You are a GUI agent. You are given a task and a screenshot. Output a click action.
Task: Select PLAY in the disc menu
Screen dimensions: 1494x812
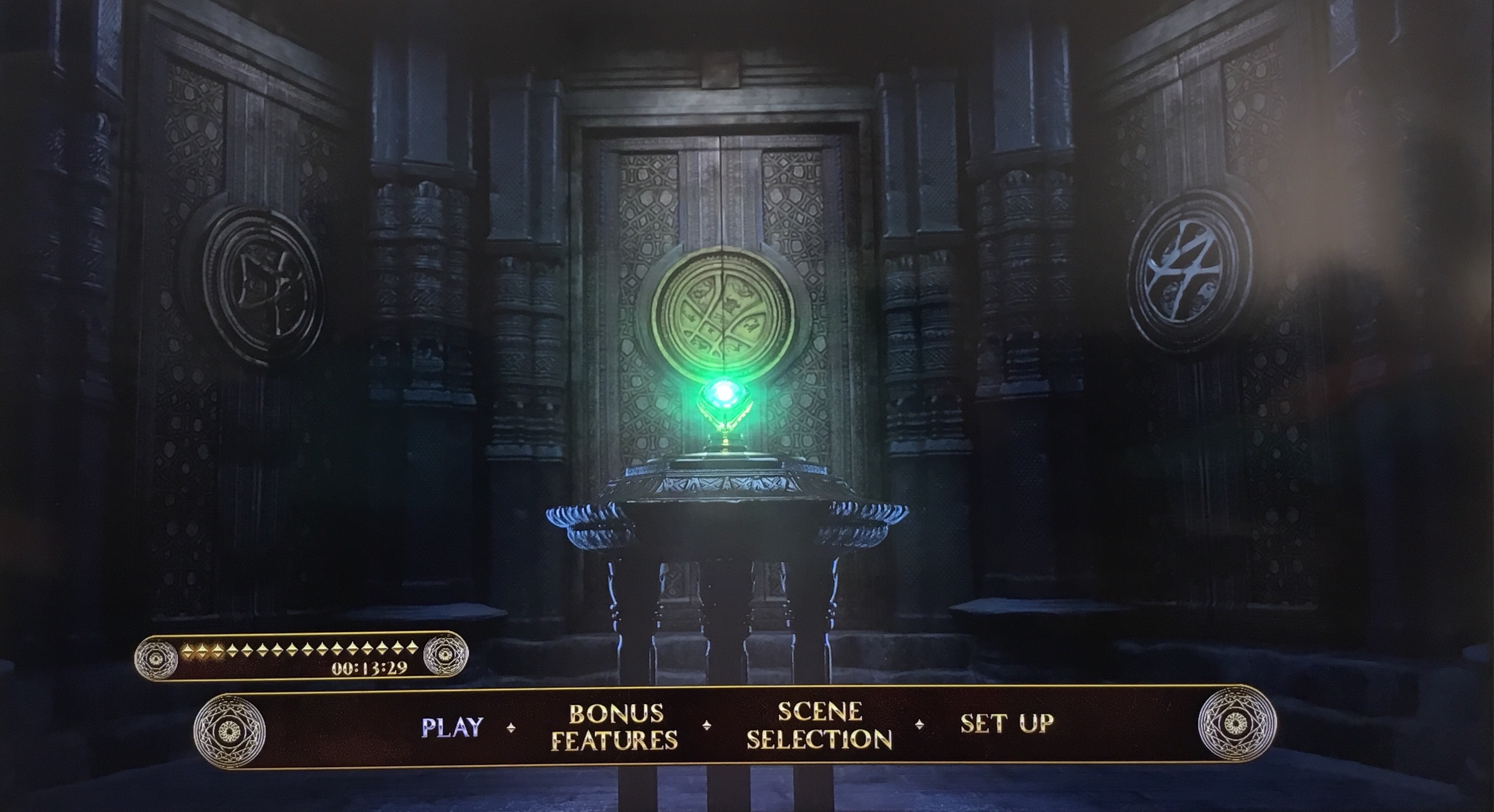[x=452, y=727]
